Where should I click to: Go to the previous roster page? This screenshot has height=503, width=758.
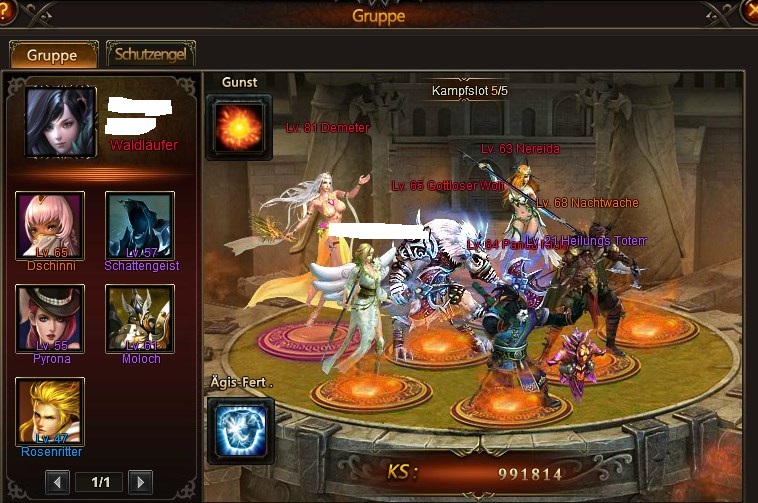tap(58, 482)
